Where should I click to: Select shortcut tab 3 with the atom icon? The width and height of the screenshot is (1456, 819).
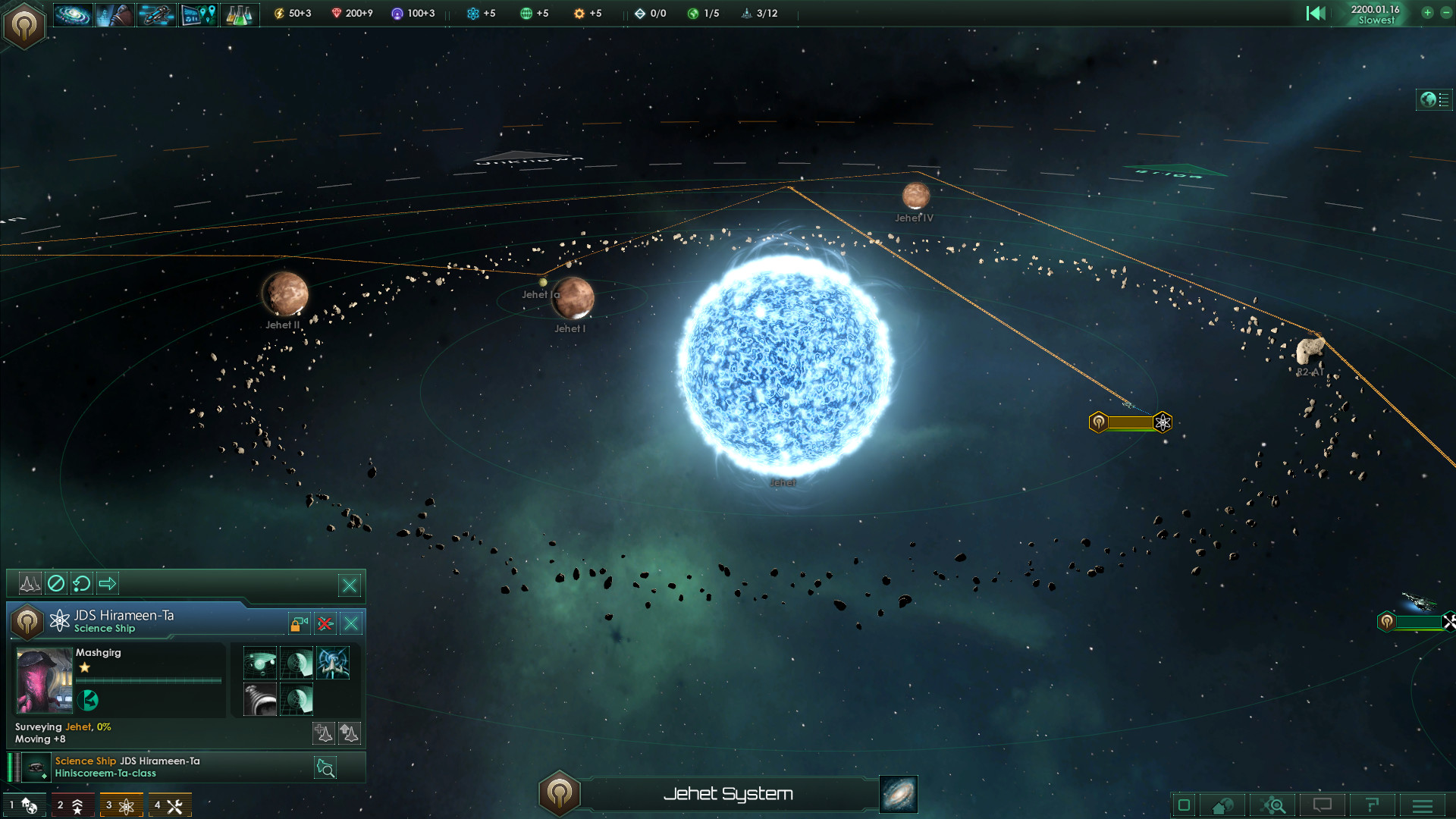pyautogui.click(x=122, y=805)
